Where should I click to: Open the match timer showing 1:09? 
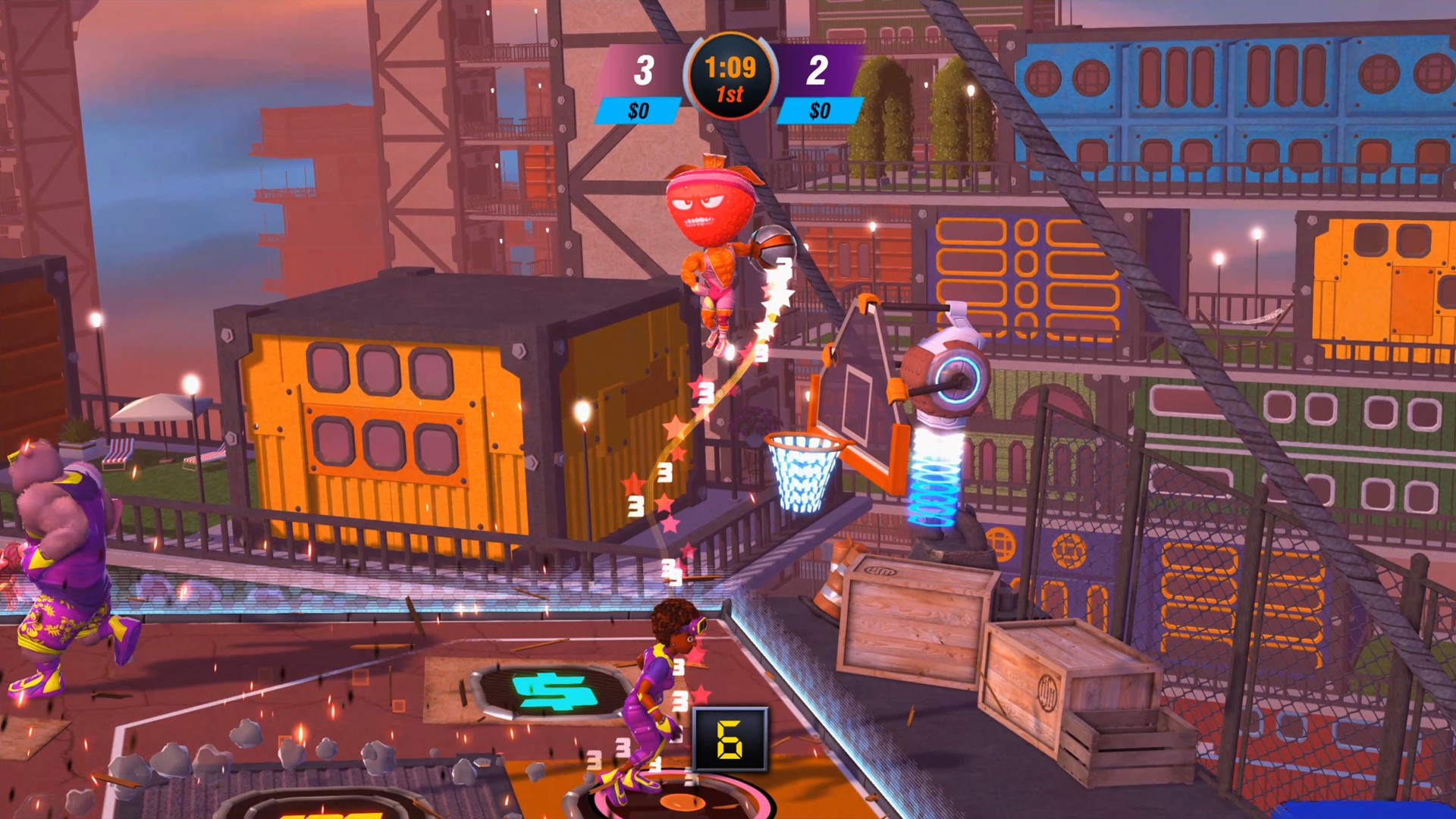click(730, 67)
